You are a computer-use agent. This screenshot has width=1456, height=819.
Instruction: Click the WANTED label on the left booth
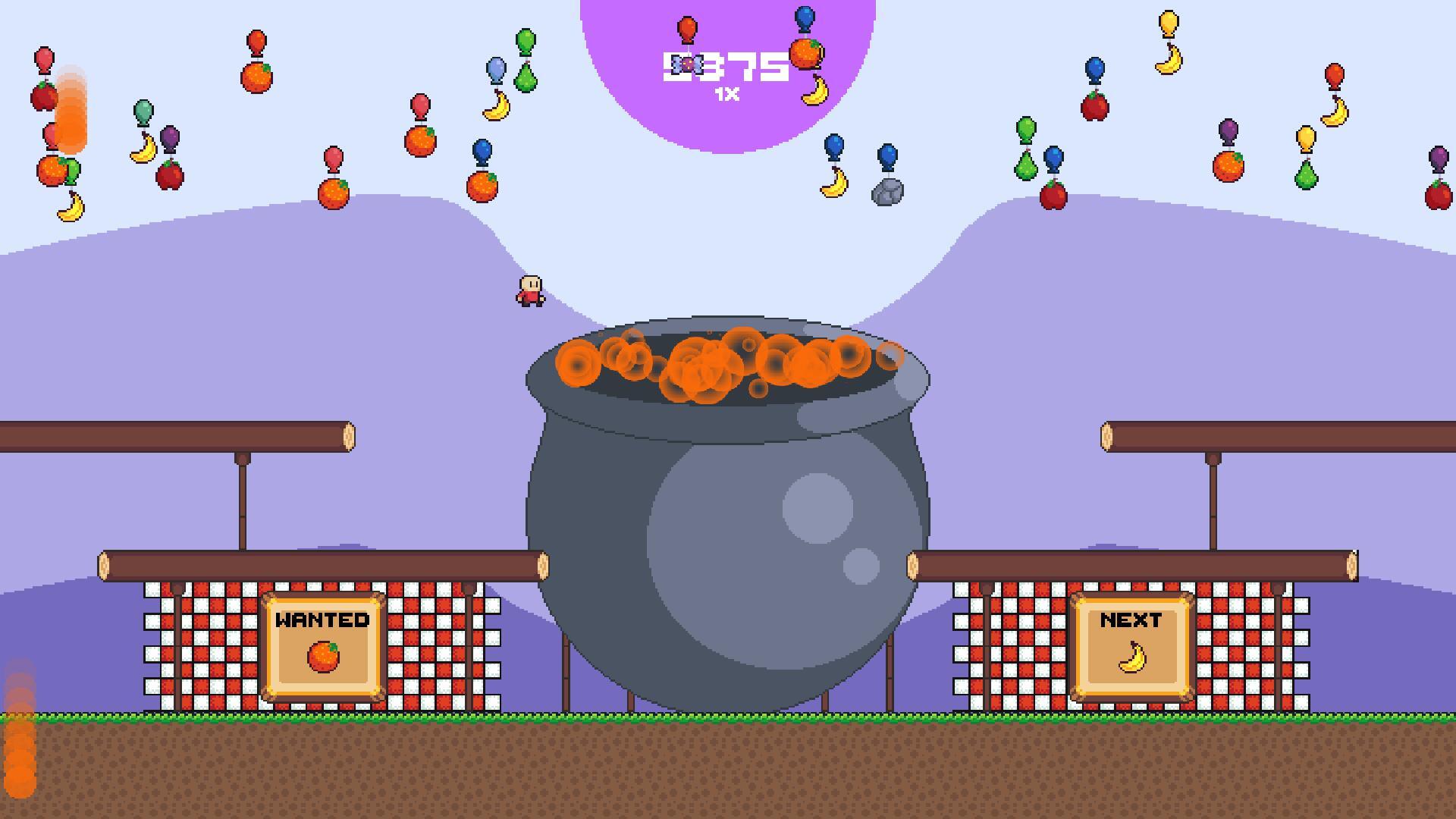(x=322, y=622)
